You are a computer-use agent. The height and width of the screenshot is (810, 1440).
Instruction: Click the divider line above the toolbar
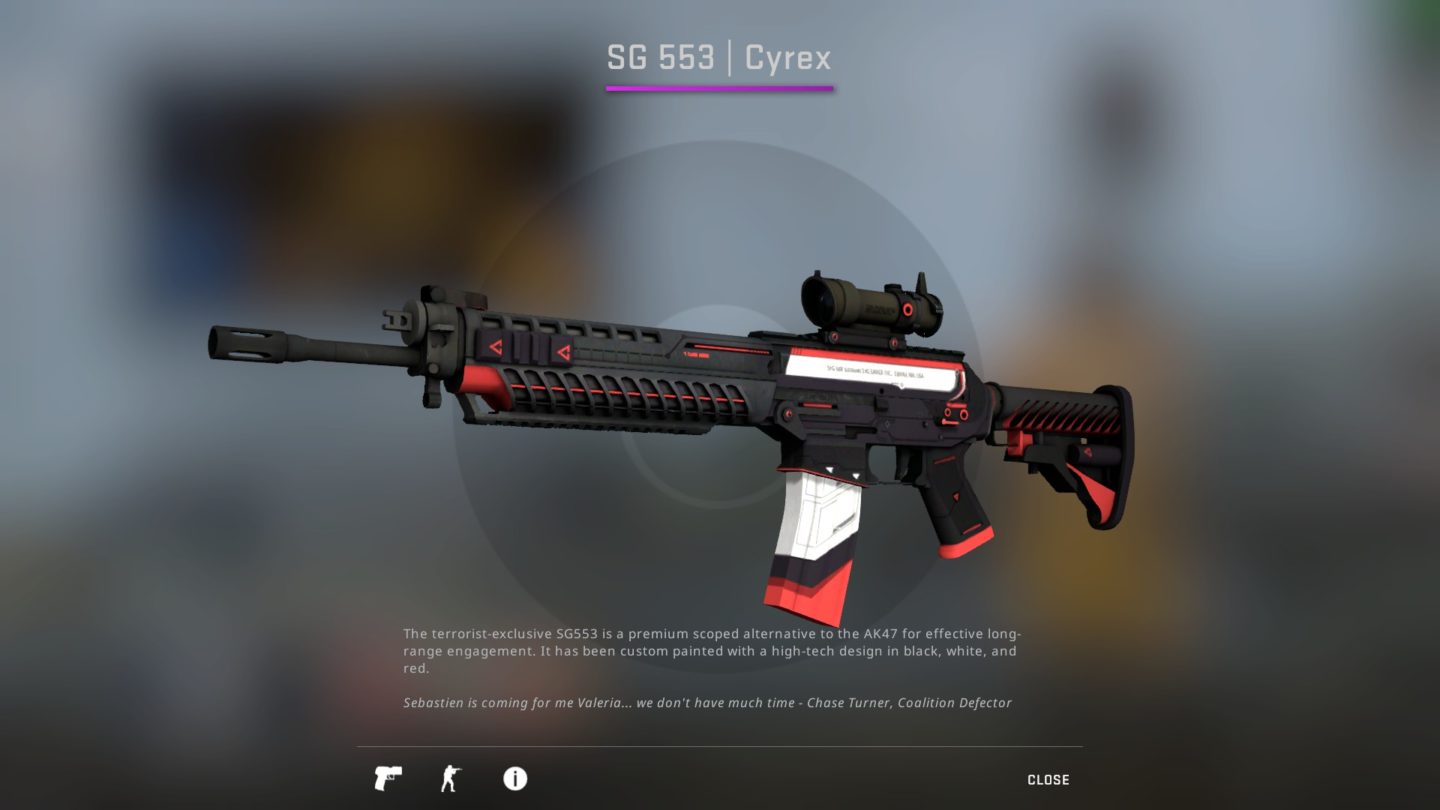719,746
